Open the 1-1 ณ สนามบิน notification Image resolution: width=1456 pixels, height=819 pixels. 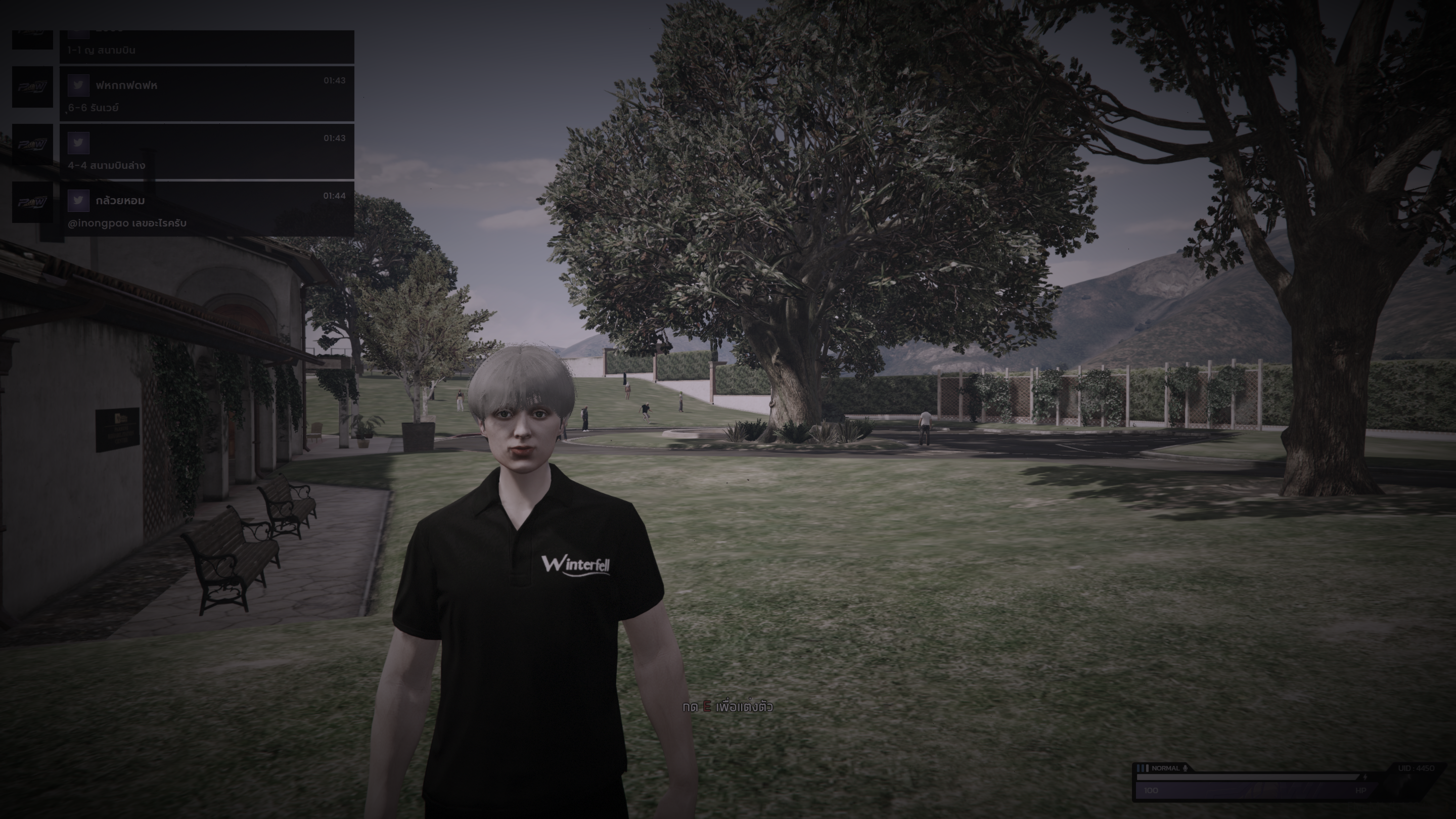point(101,51)
